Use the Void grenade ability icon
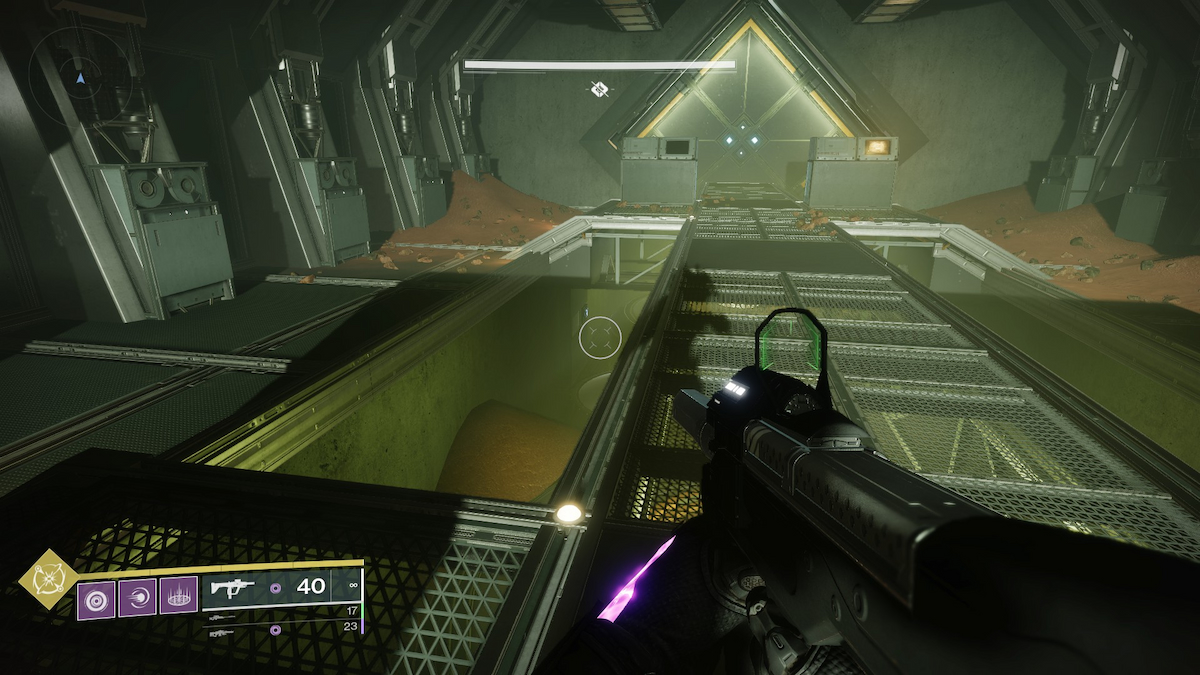This screenshot has height=675, width=1200. [96, 598]
